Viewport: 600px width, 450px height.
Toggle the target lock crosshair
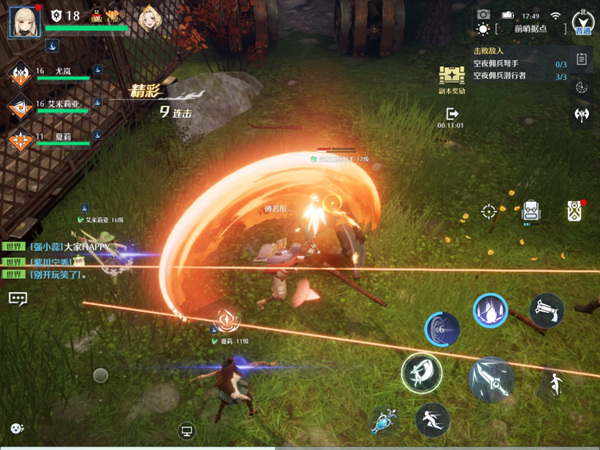pos(488,211)
